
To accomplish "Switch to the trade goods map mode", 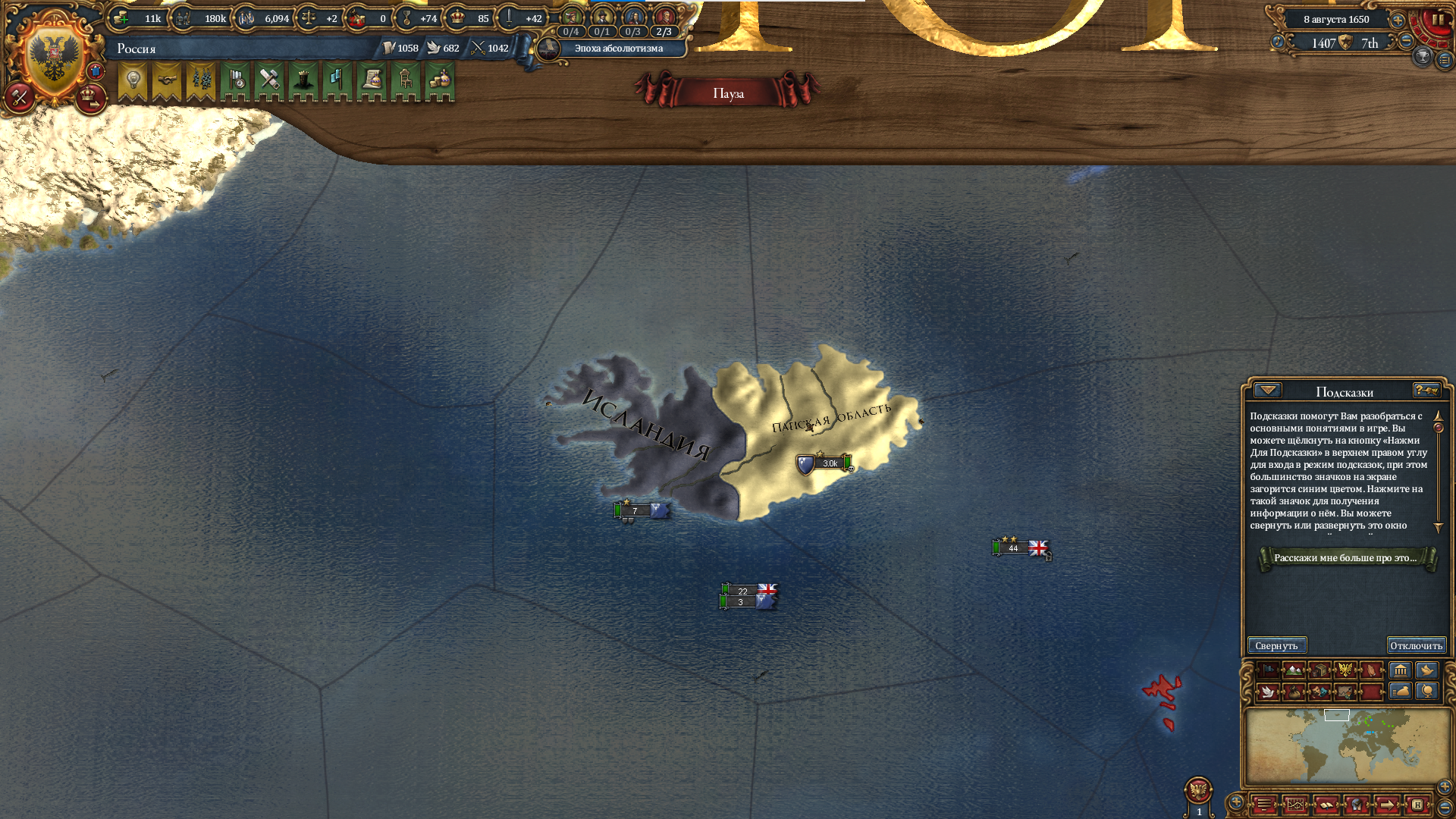I will pos(1320,670).
